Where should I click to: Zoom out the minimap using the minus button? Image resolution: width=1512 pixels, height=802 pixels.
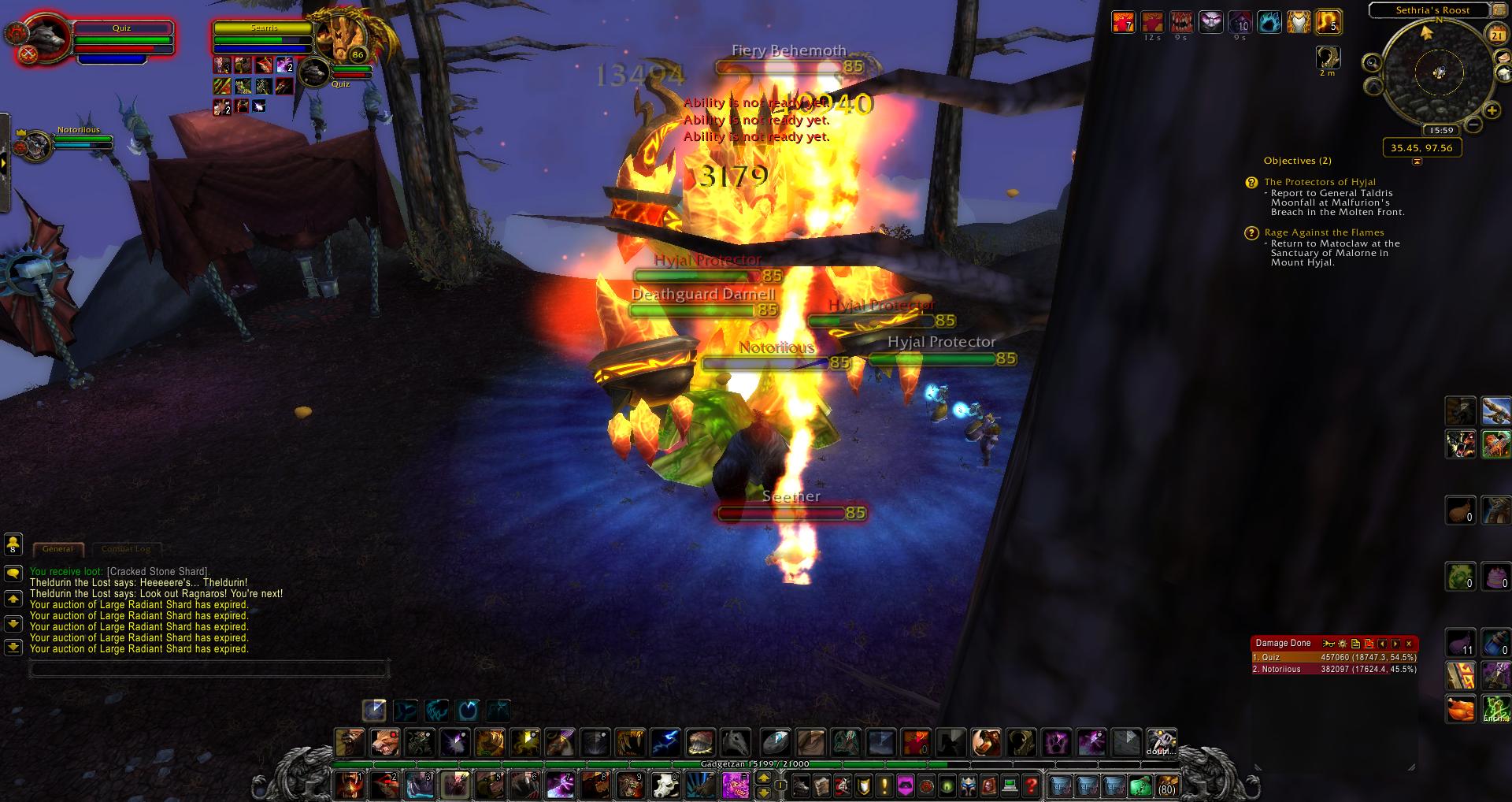[x=1474, y=124]
